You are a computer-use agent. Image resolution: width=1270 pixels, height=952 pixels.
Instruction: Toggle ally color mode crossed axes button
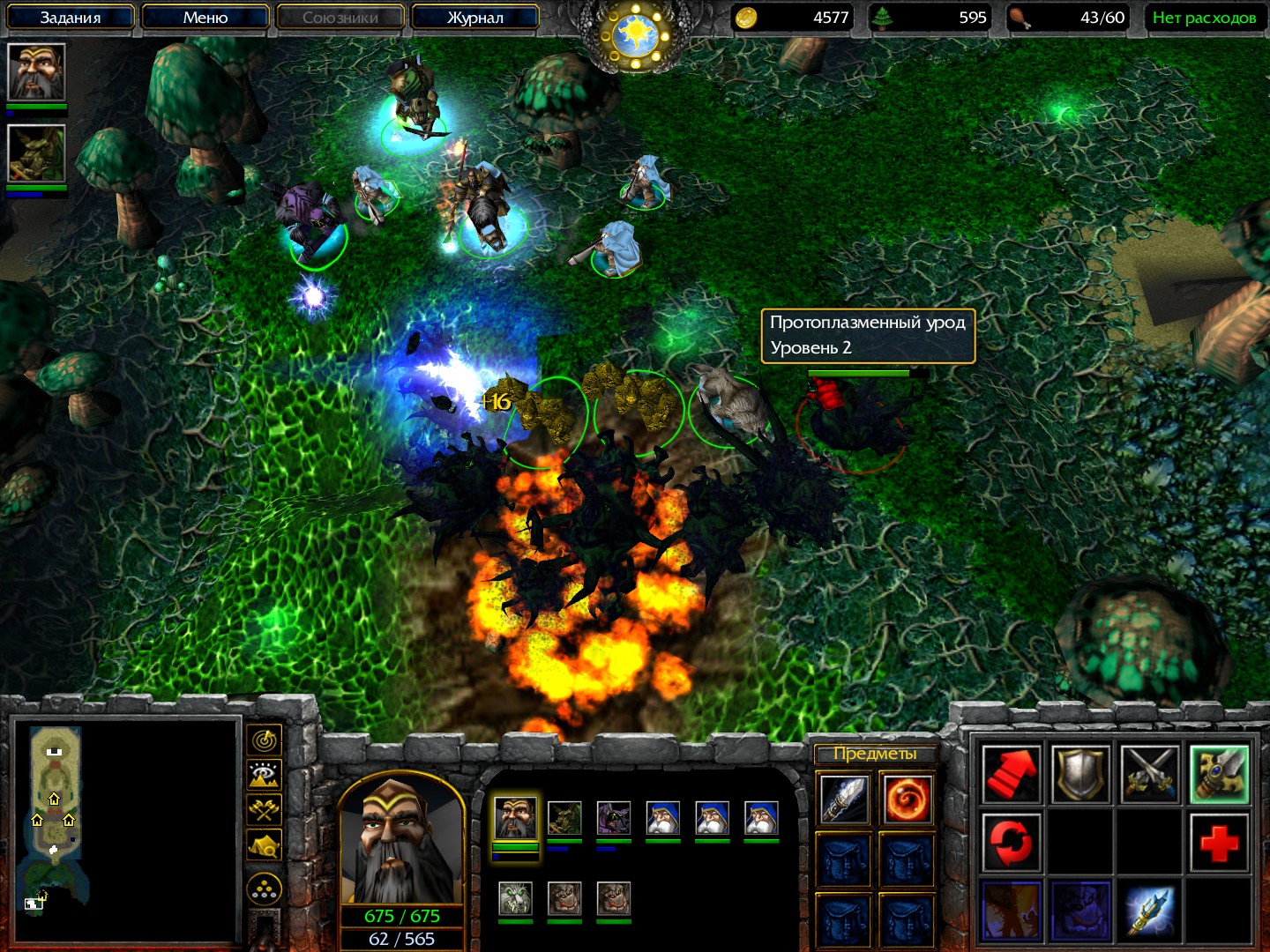pyautogui.click(x=265, y=810)
